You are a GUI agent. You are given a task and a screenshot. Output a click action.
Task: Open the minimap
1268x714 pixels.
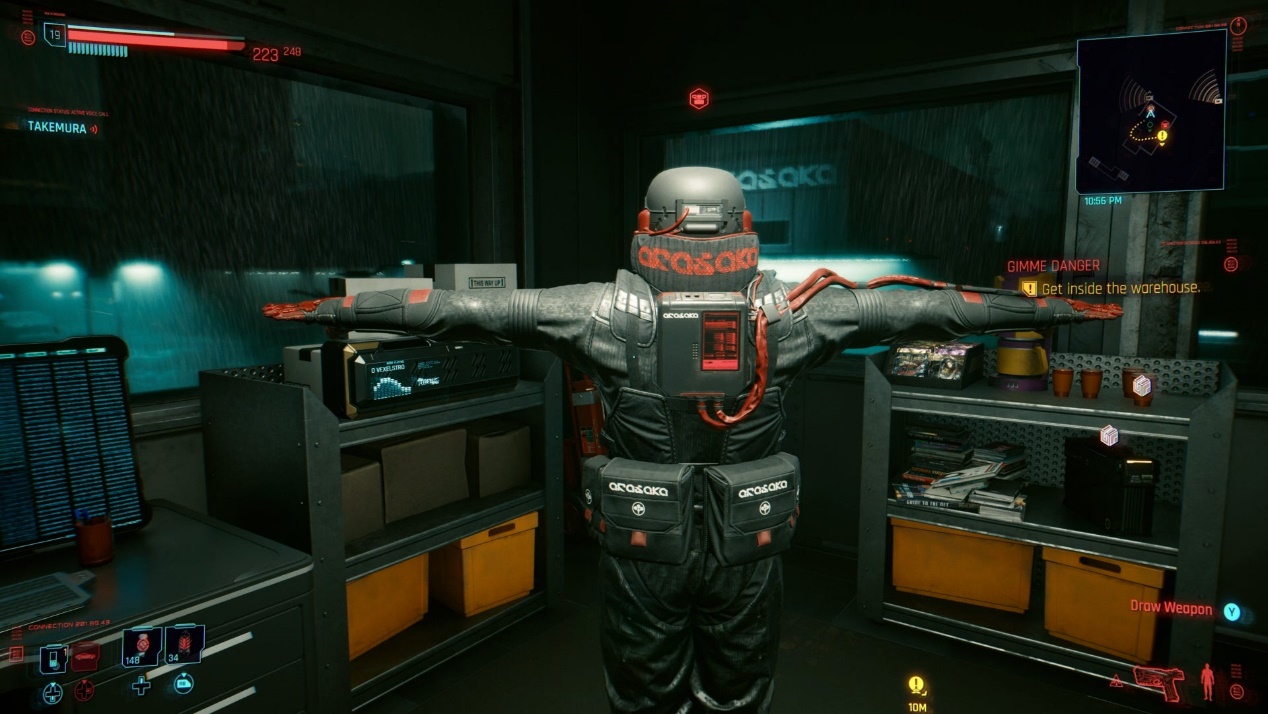pyautogui.click(x=1150, y=111)
